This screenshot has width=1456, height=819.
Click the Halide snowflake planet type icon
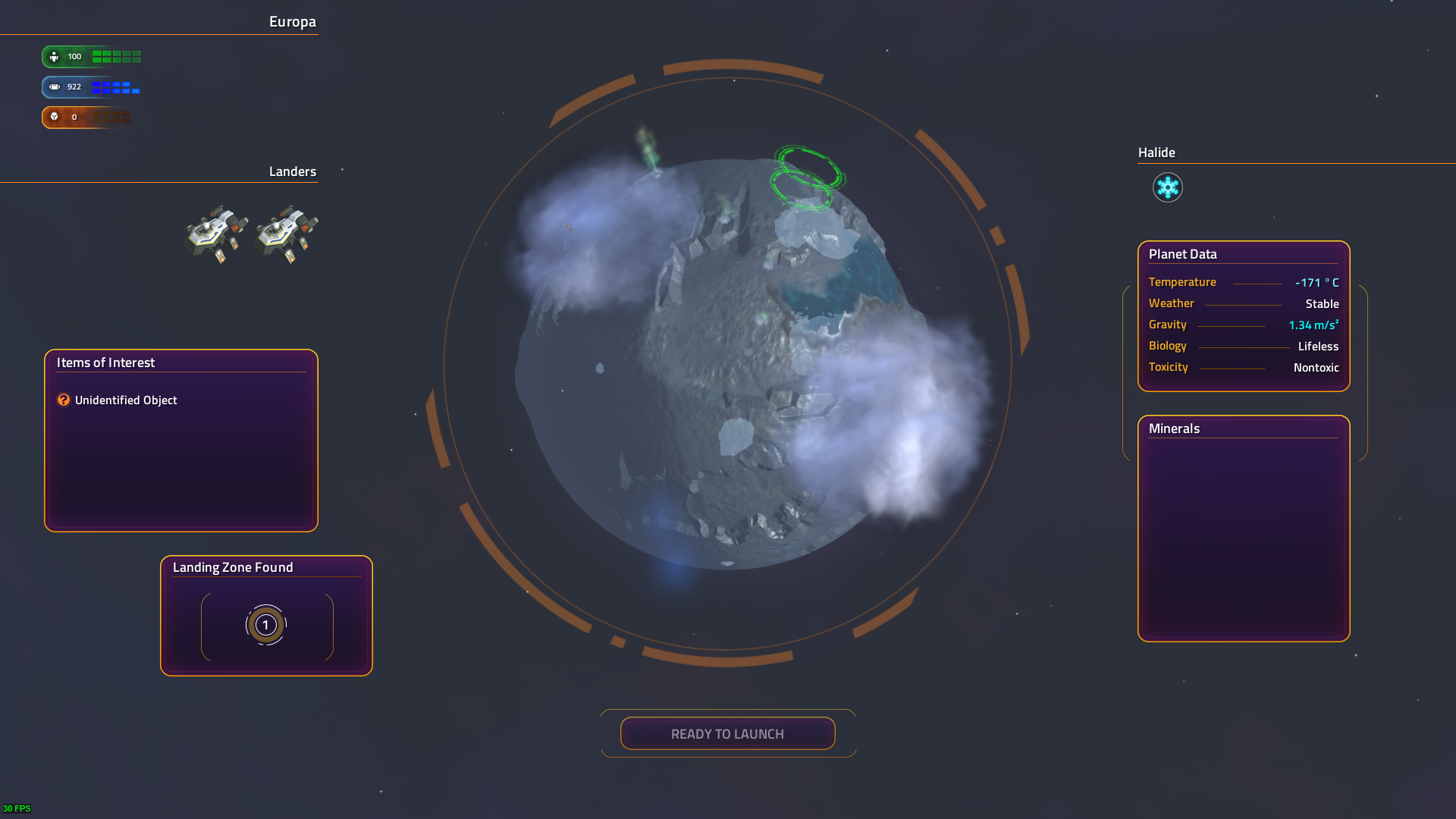(x=1167, y=187)
